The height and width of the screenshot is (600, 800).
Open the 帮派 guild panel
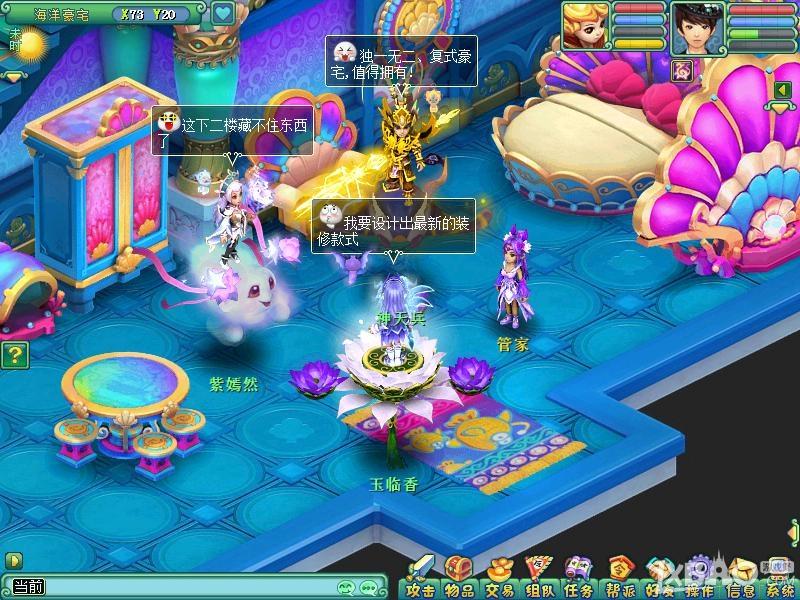619,578
